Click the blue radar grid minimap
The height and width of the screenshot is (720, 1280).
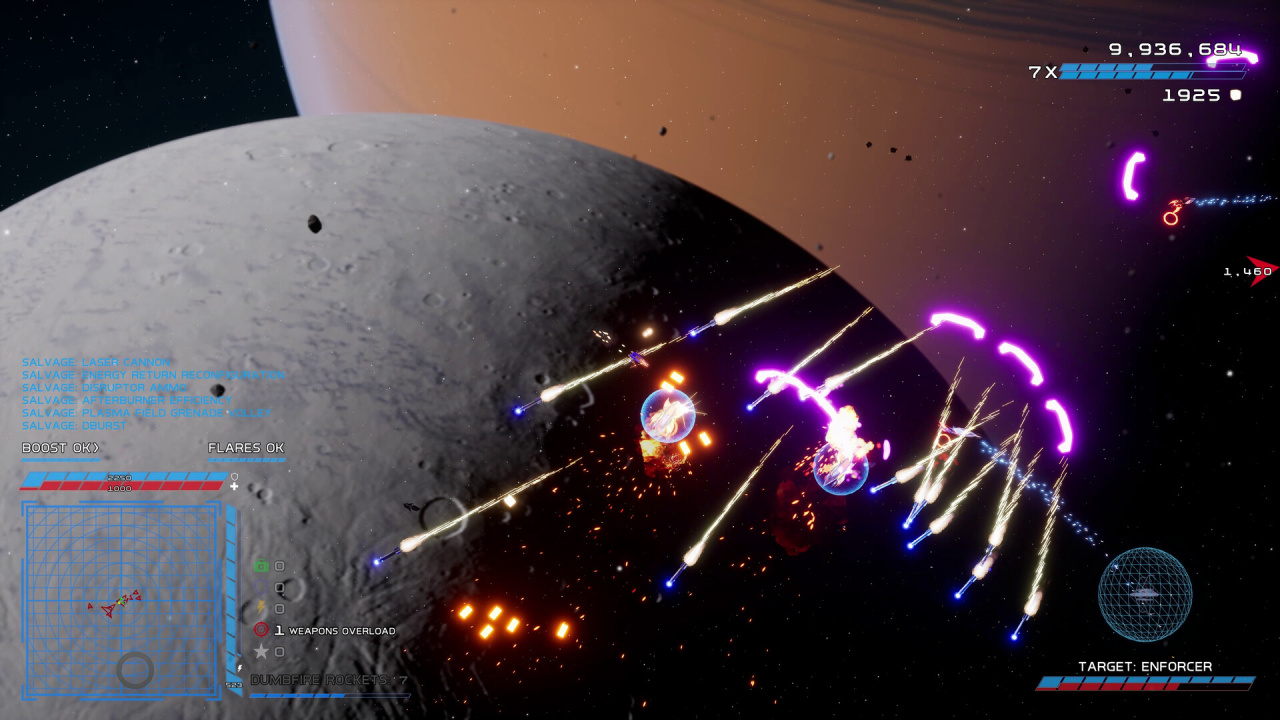[121, 598]
